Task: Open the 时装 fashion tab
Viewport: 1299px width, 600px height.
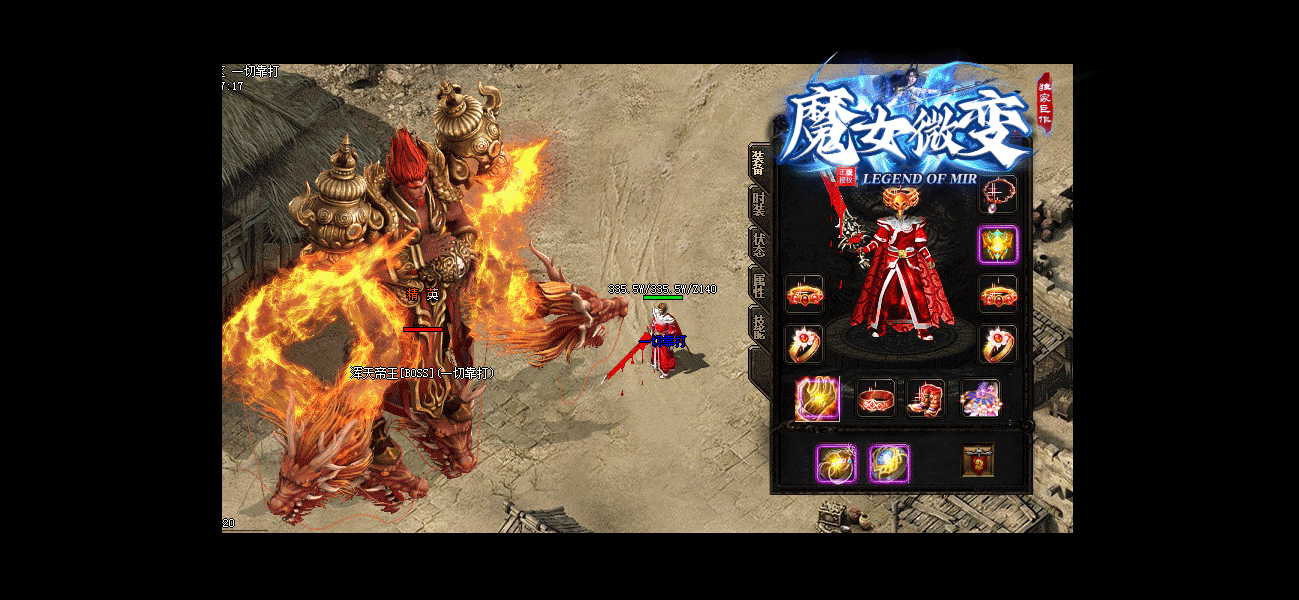Action: click(759, 204)
